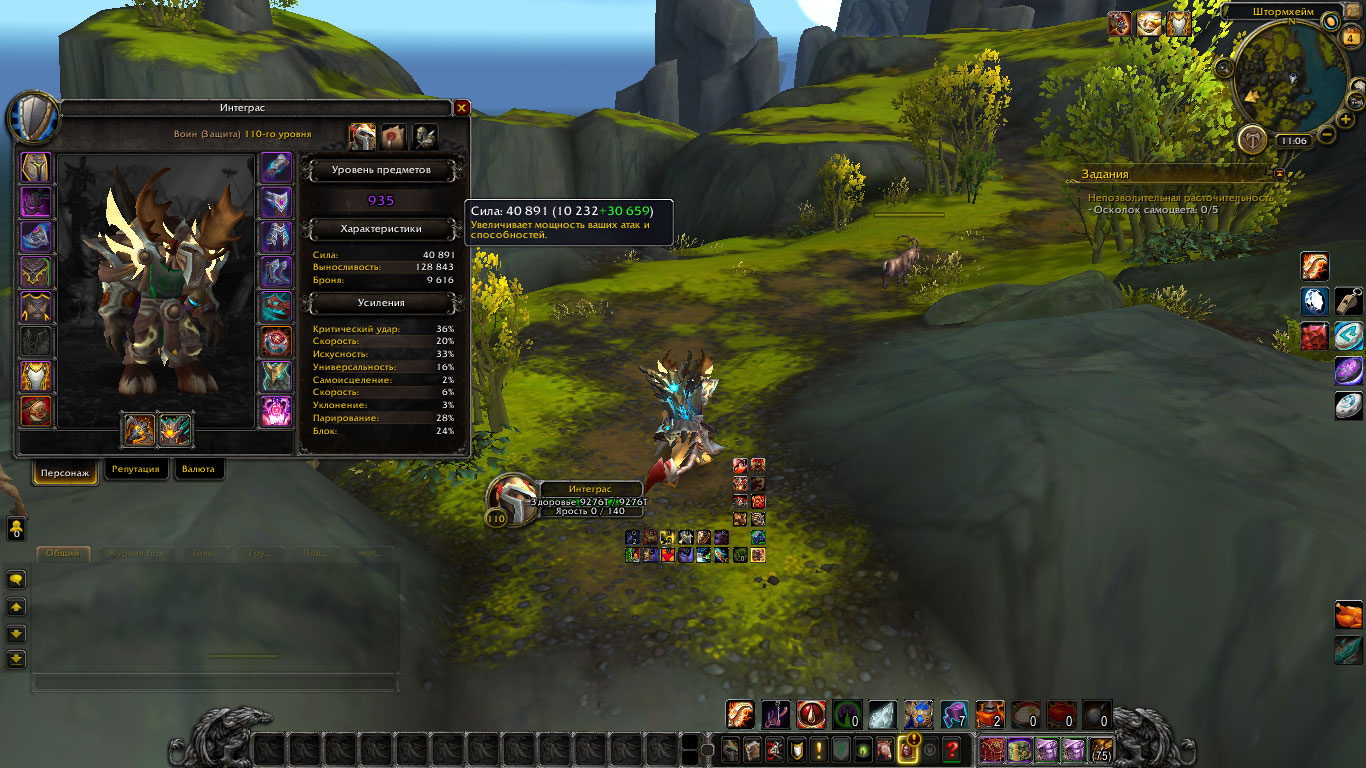Zoom out the minimap with minus button

1327,134
